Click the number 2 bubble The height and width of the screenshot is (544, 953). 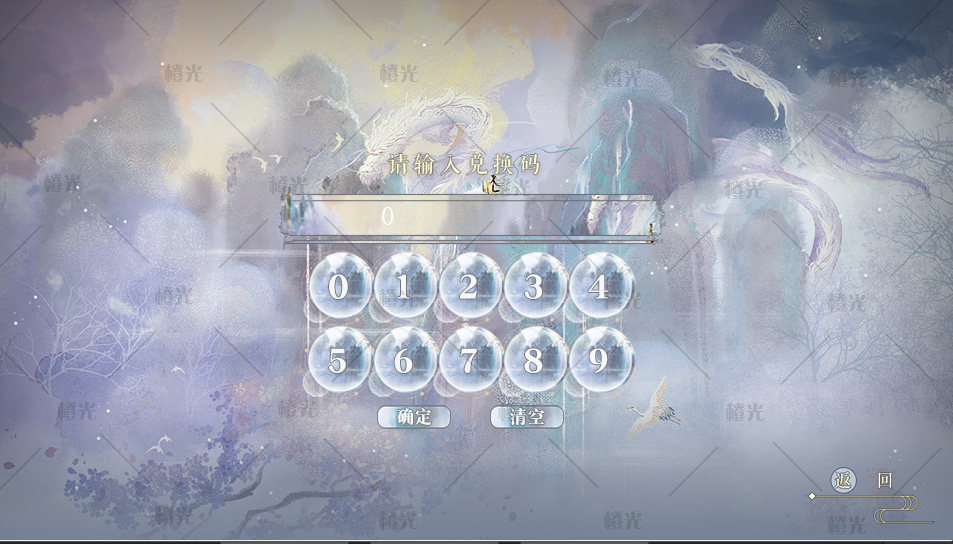click(x=469, y=286)
